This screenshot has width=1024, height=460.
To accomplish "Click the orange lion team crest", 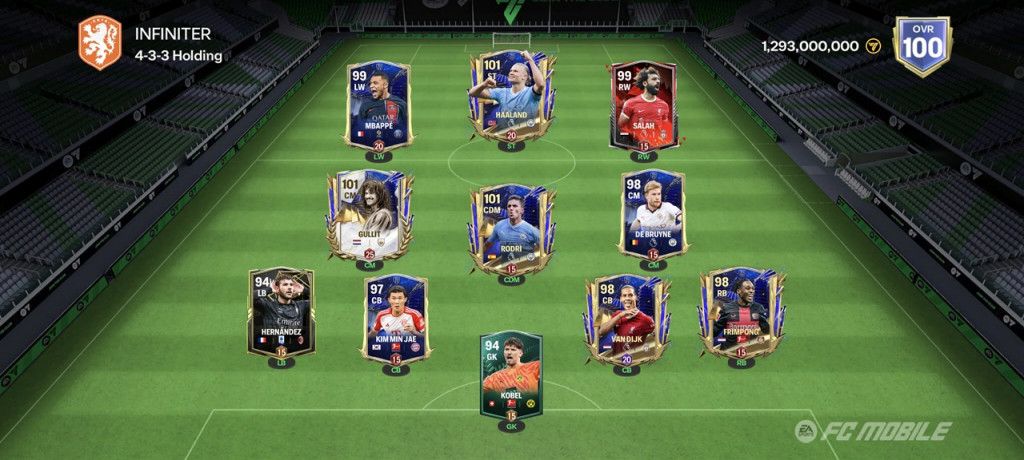I will (100, 43).
